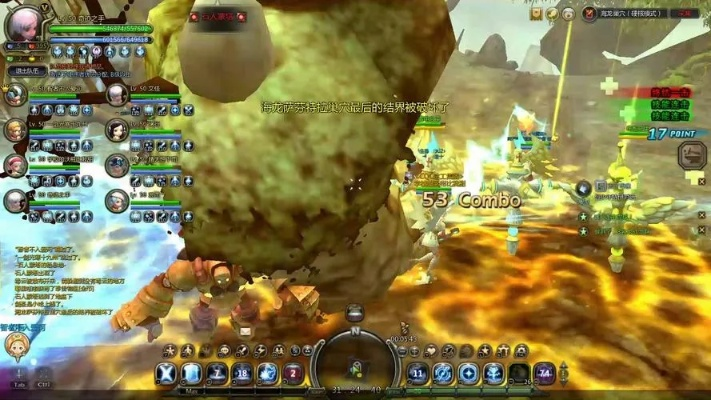Activate the crossed-blades skill slot

click(x=166, y=374)
